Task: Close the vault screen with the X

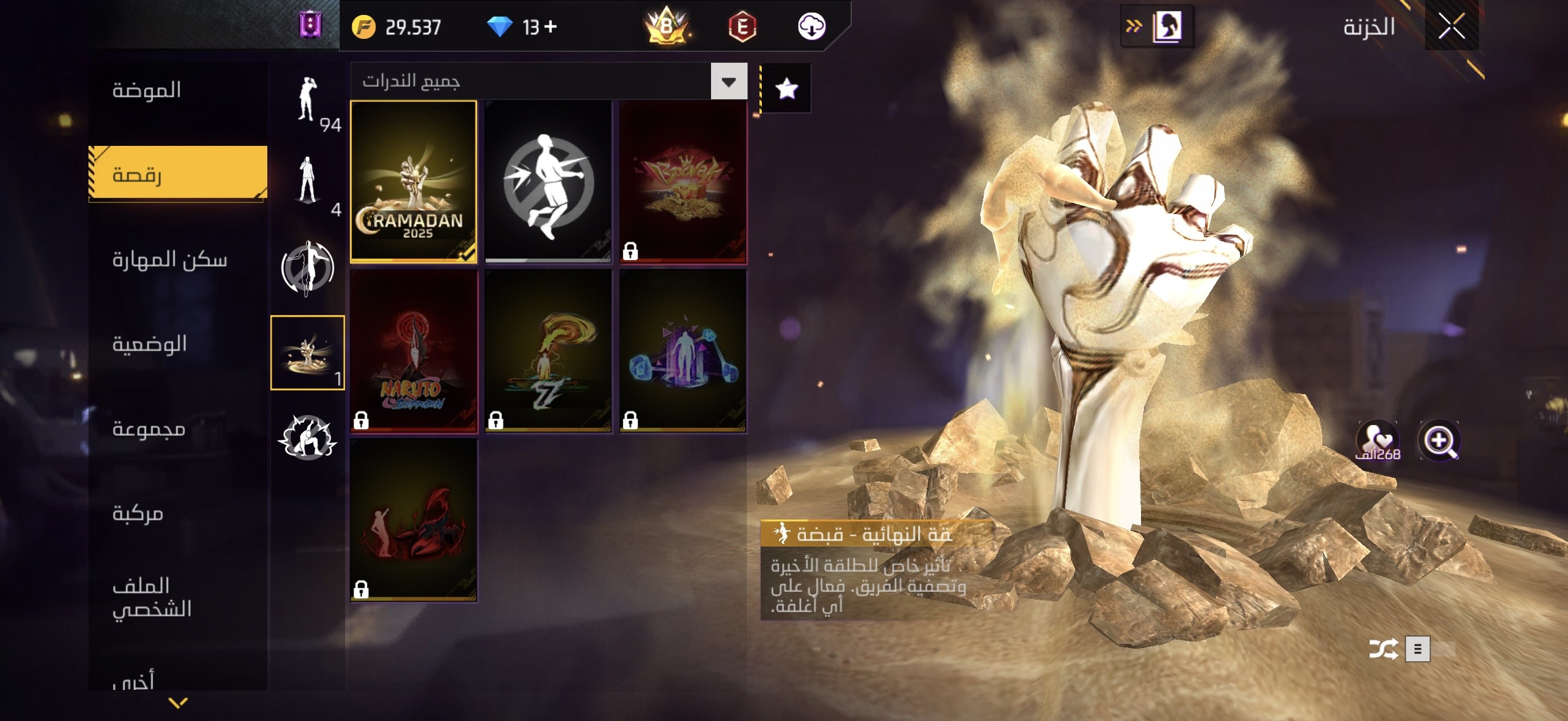Action: [1451, 27]
